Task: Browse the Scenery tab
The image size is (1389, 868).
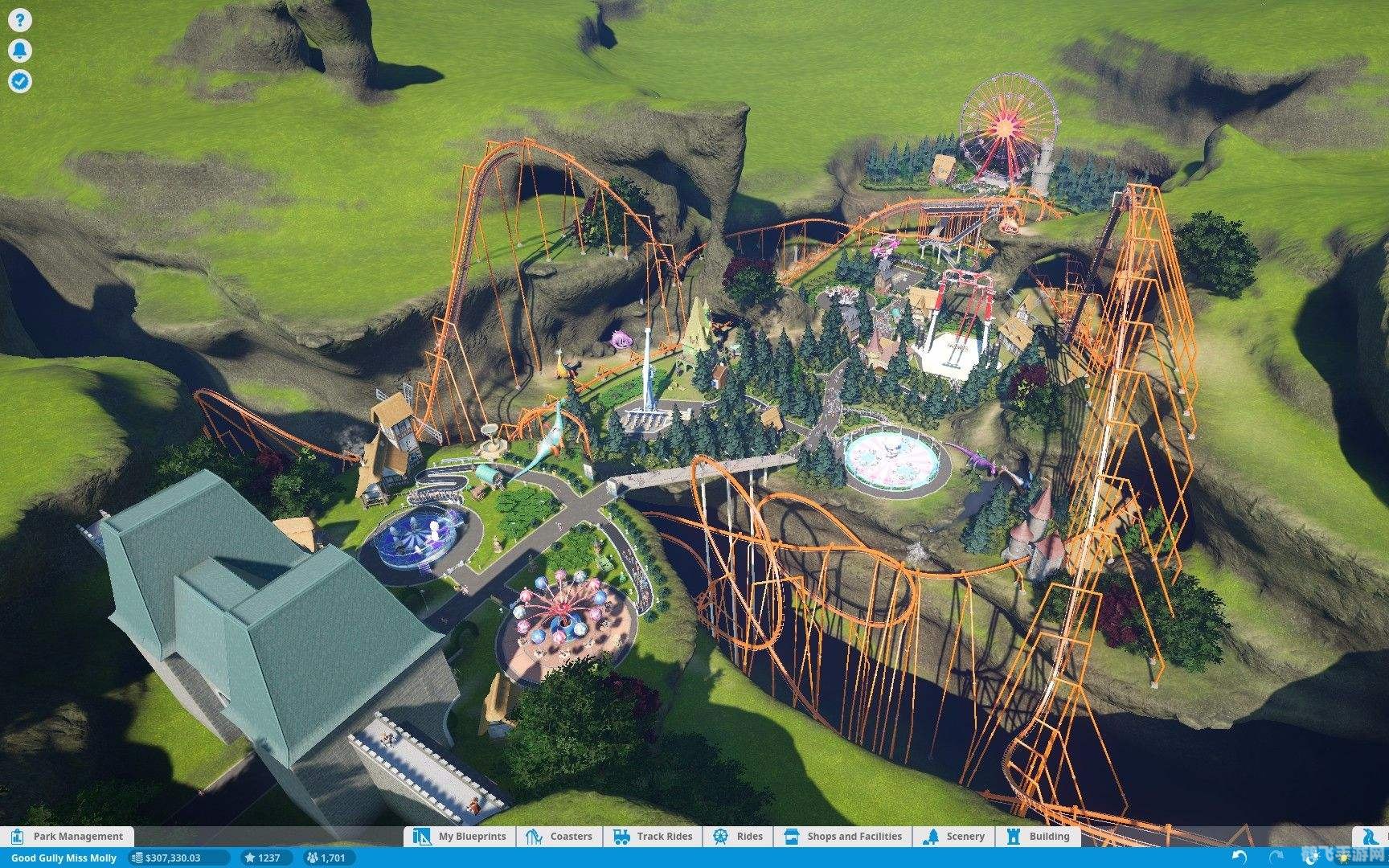Action: pyautogui.click(x=954, y=837)
